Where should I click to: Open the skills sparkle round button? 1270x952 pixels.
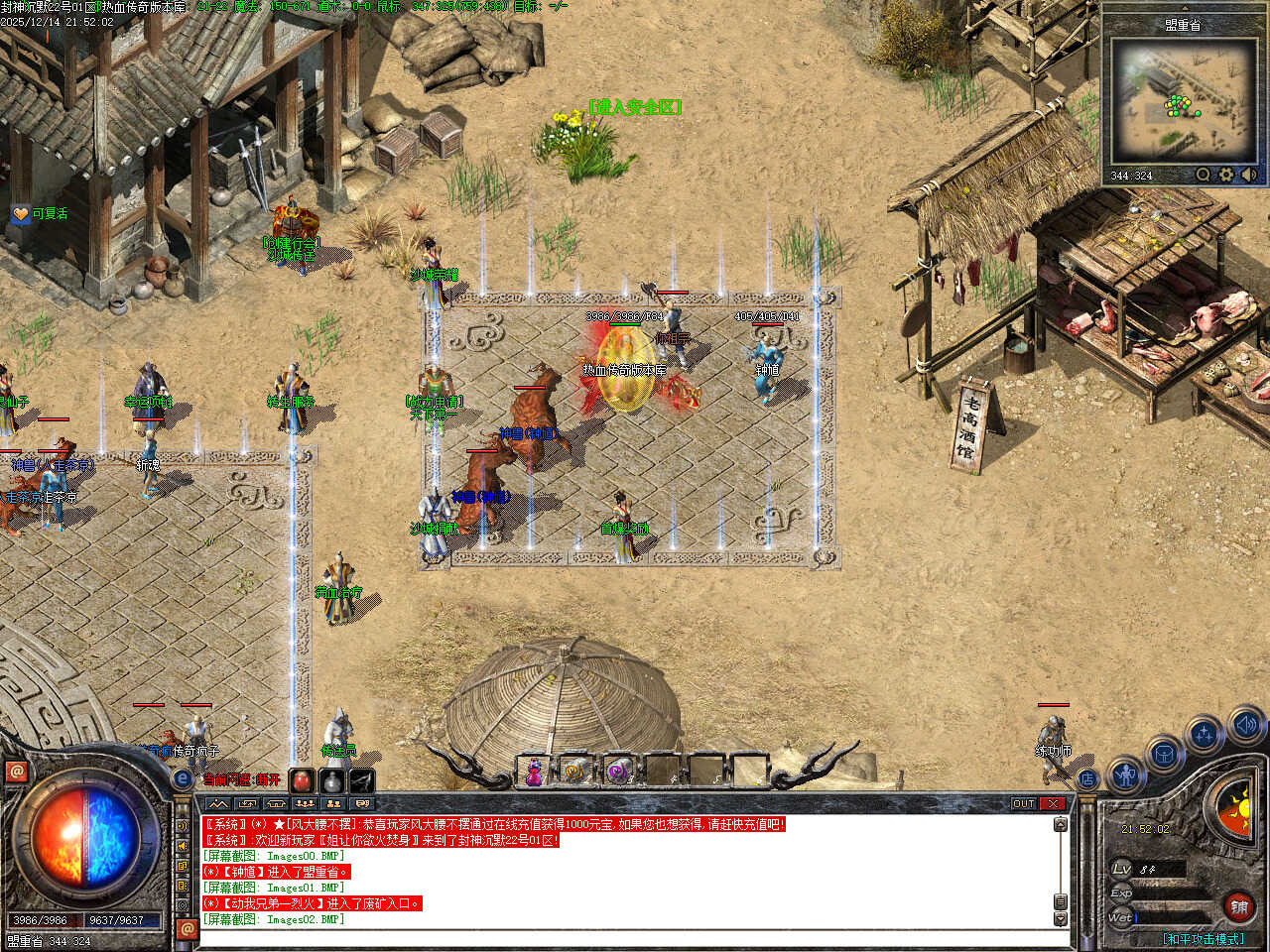coord(1204,735)
